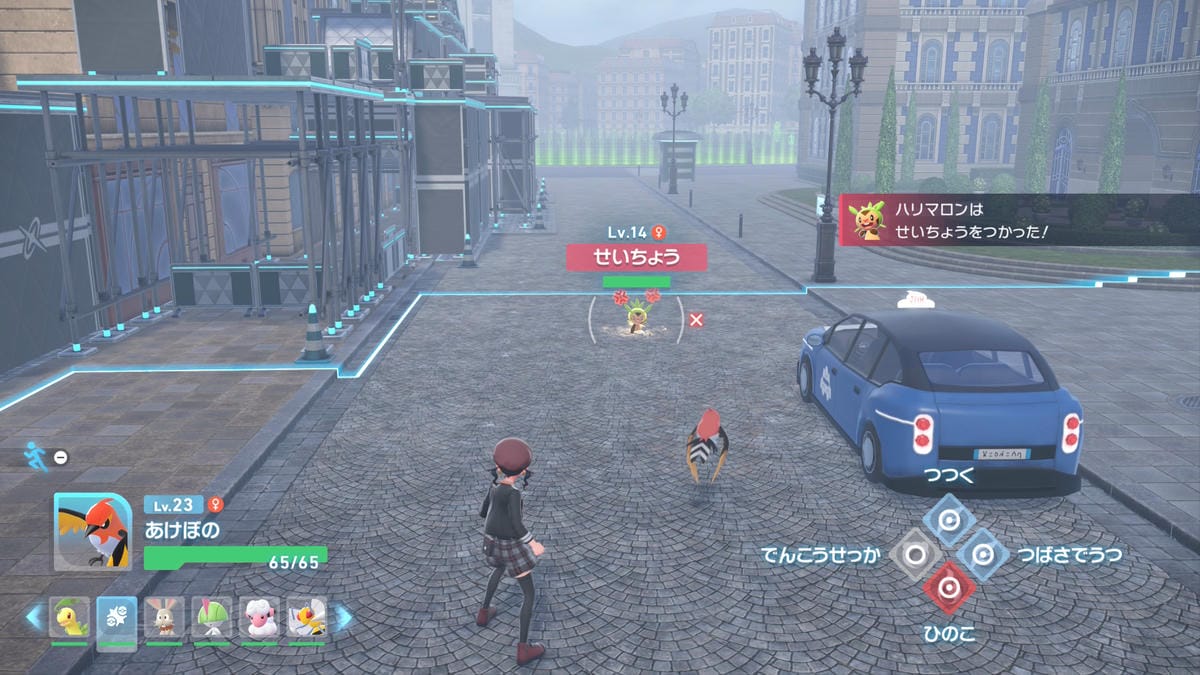Select the Bayleef party slot
The height and width of the screenshot is (675, 1200).
pyautogui.click(x=70, y=619)
